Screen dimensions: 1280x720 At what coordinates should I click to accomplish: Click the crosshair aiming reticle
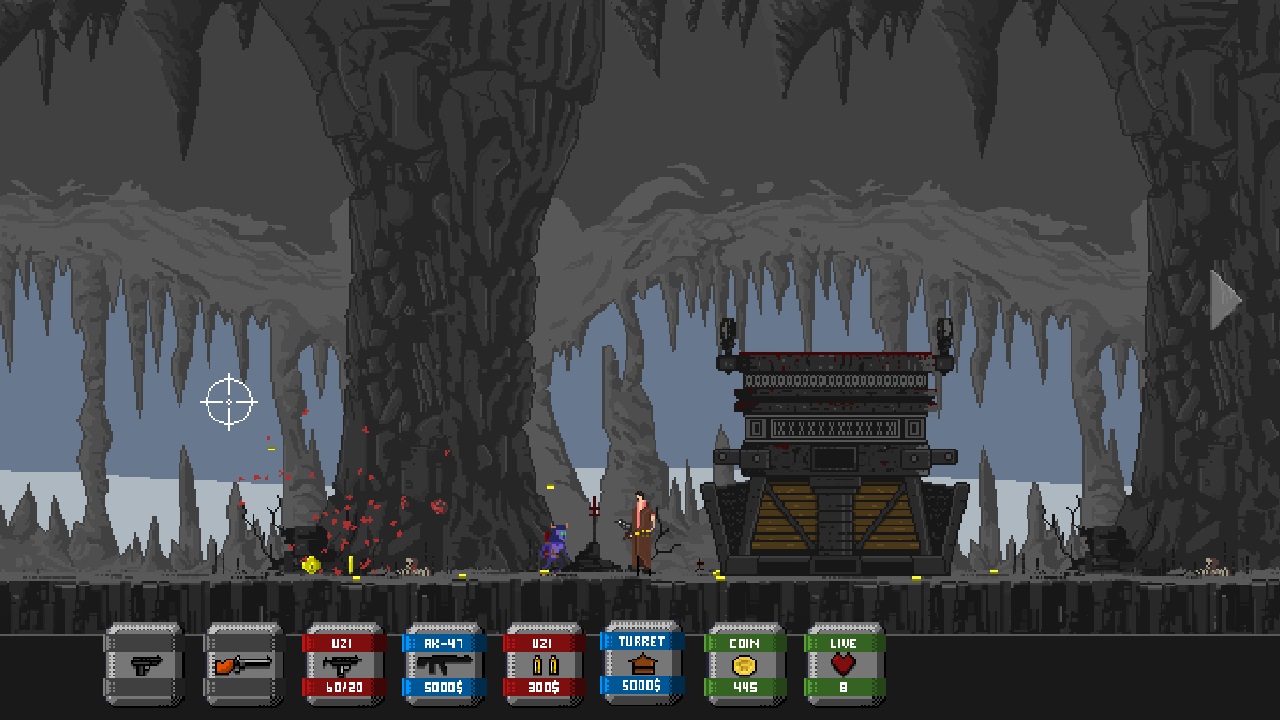(228, 401)
